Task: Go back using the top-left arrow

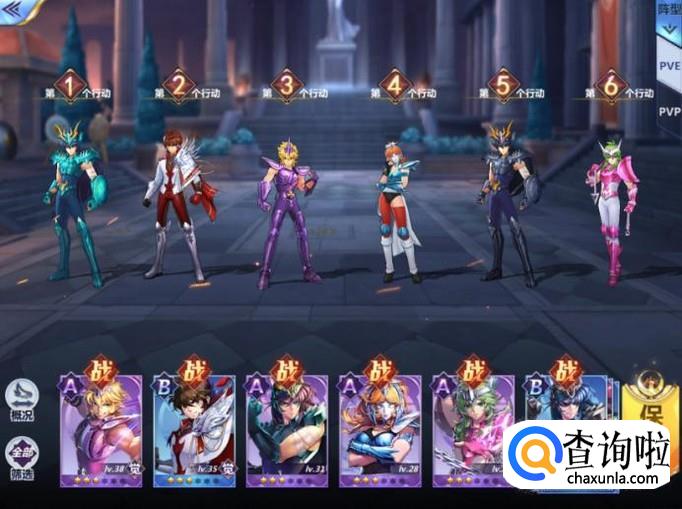Action: click(16, 8)
